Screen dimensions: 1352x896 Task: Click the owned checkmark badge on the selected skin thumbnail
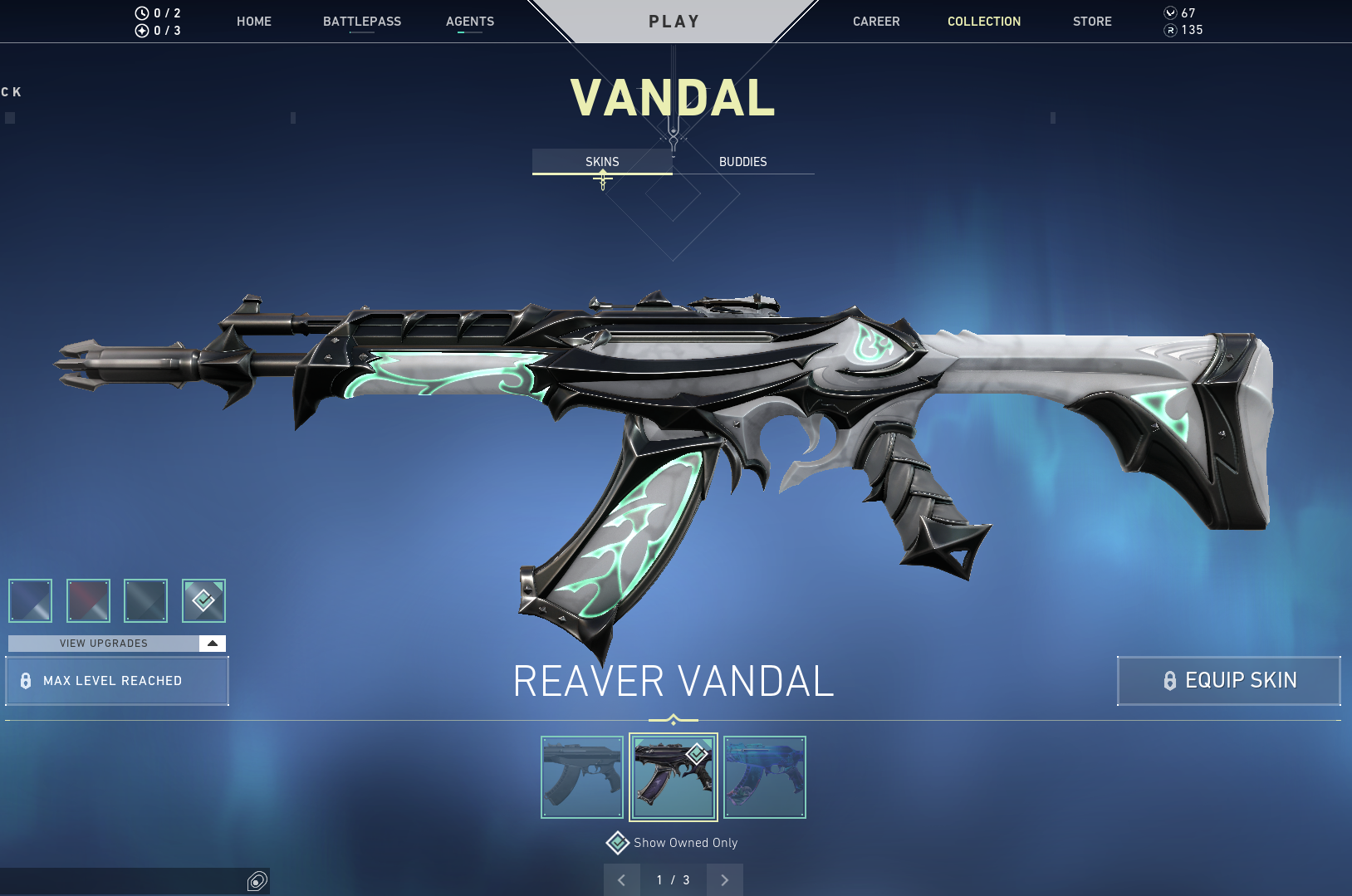(x=698, y=755)
